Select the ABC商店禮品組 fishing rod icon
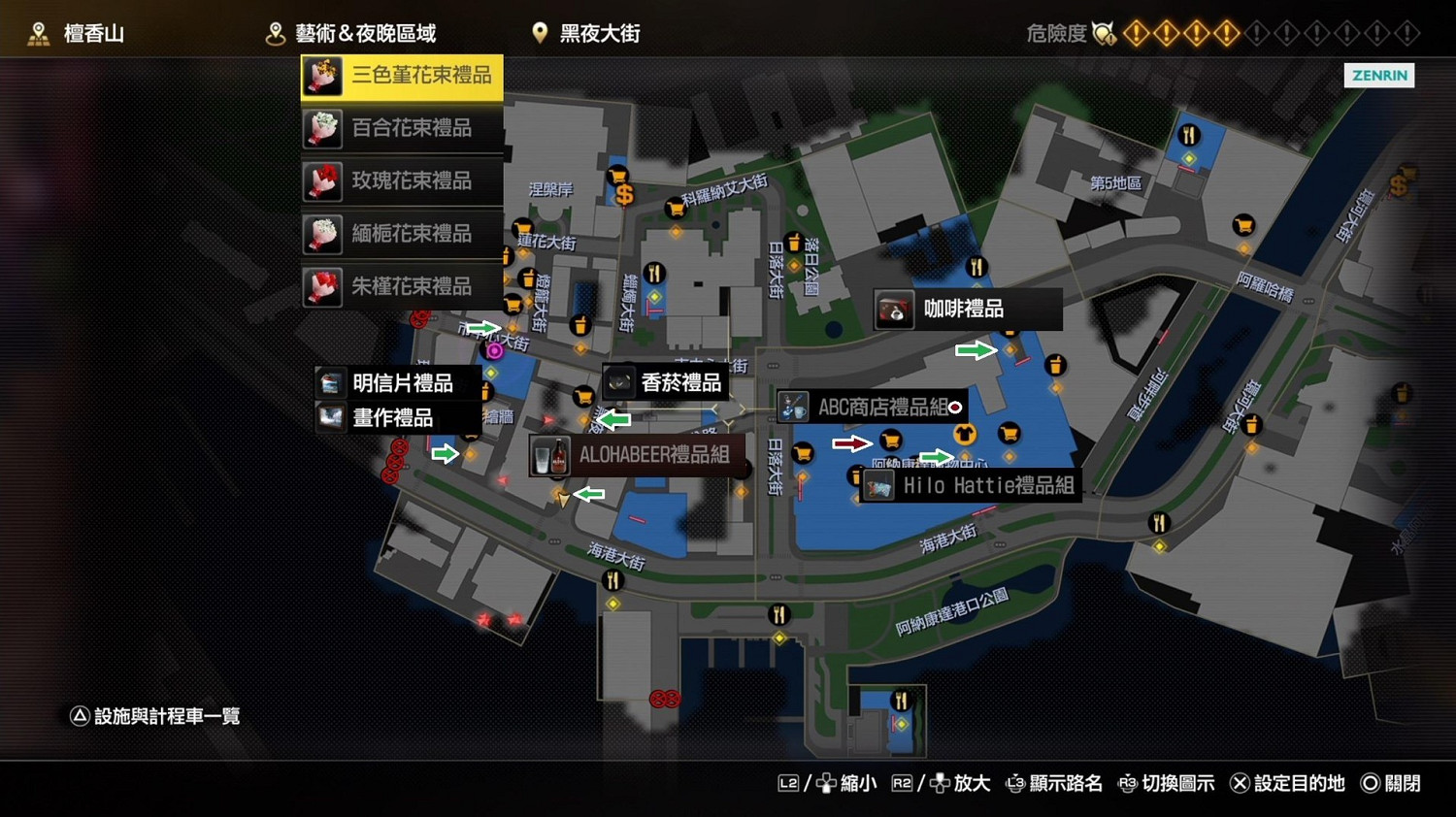Viewport: 1456px width, 817px height. (x=793, y=407)
